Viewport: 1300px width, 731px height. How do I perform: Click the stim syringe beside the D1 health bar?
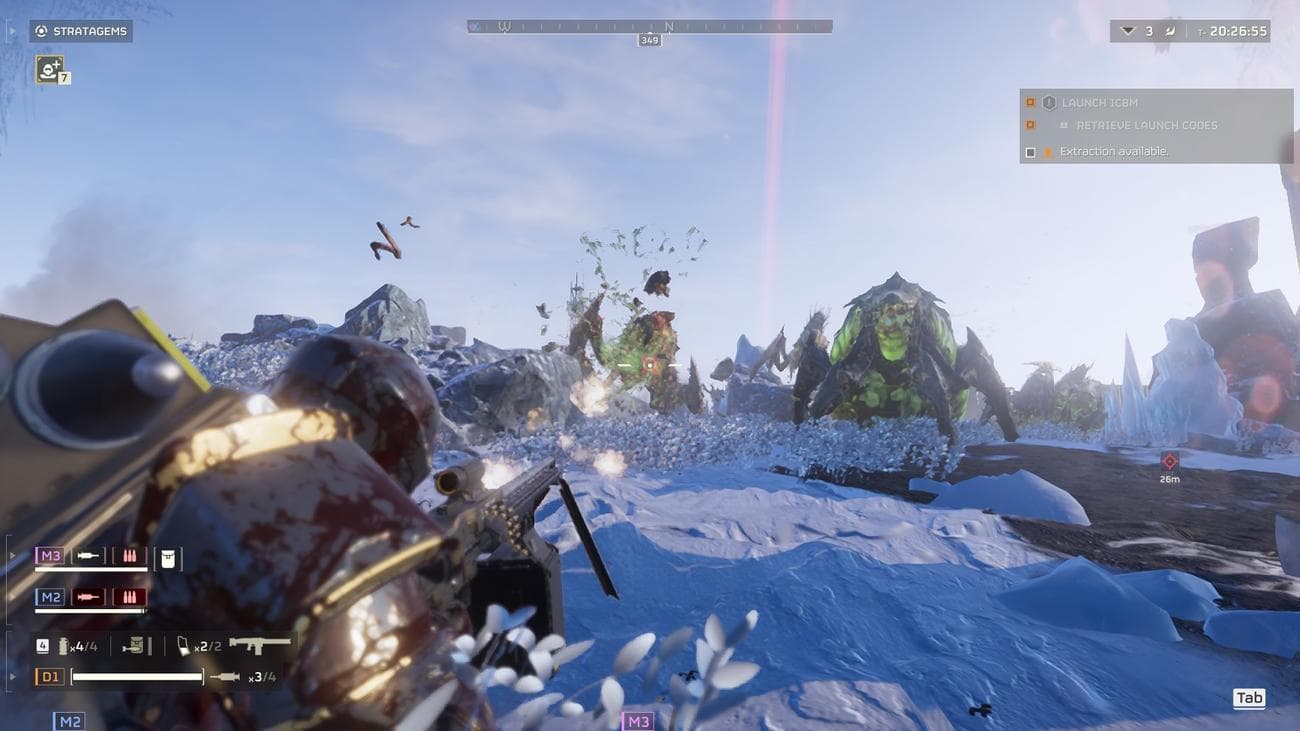pos(227,676)
